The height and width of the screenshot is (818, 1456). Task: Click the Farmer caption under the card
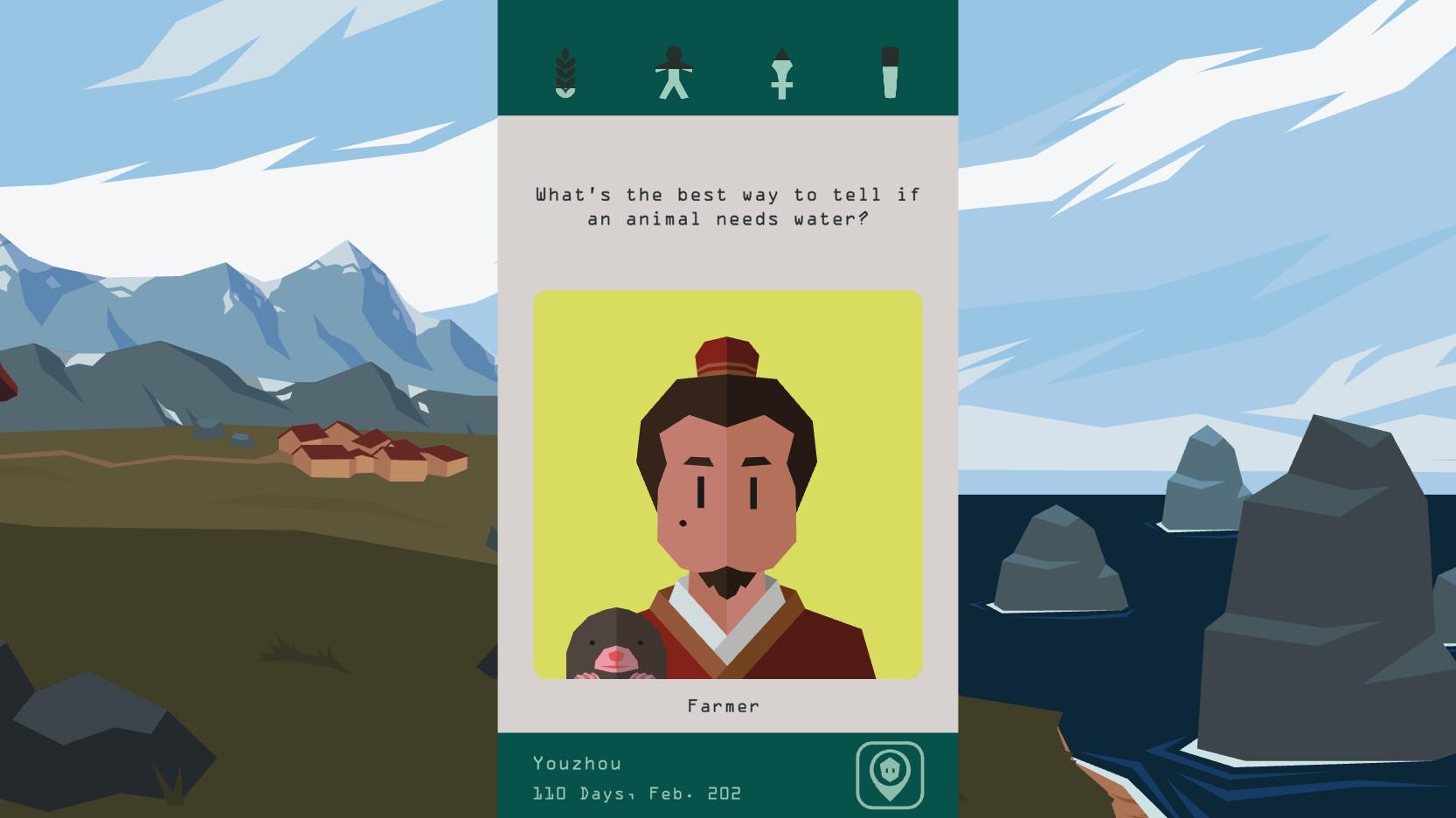click(x=723, y=704)
